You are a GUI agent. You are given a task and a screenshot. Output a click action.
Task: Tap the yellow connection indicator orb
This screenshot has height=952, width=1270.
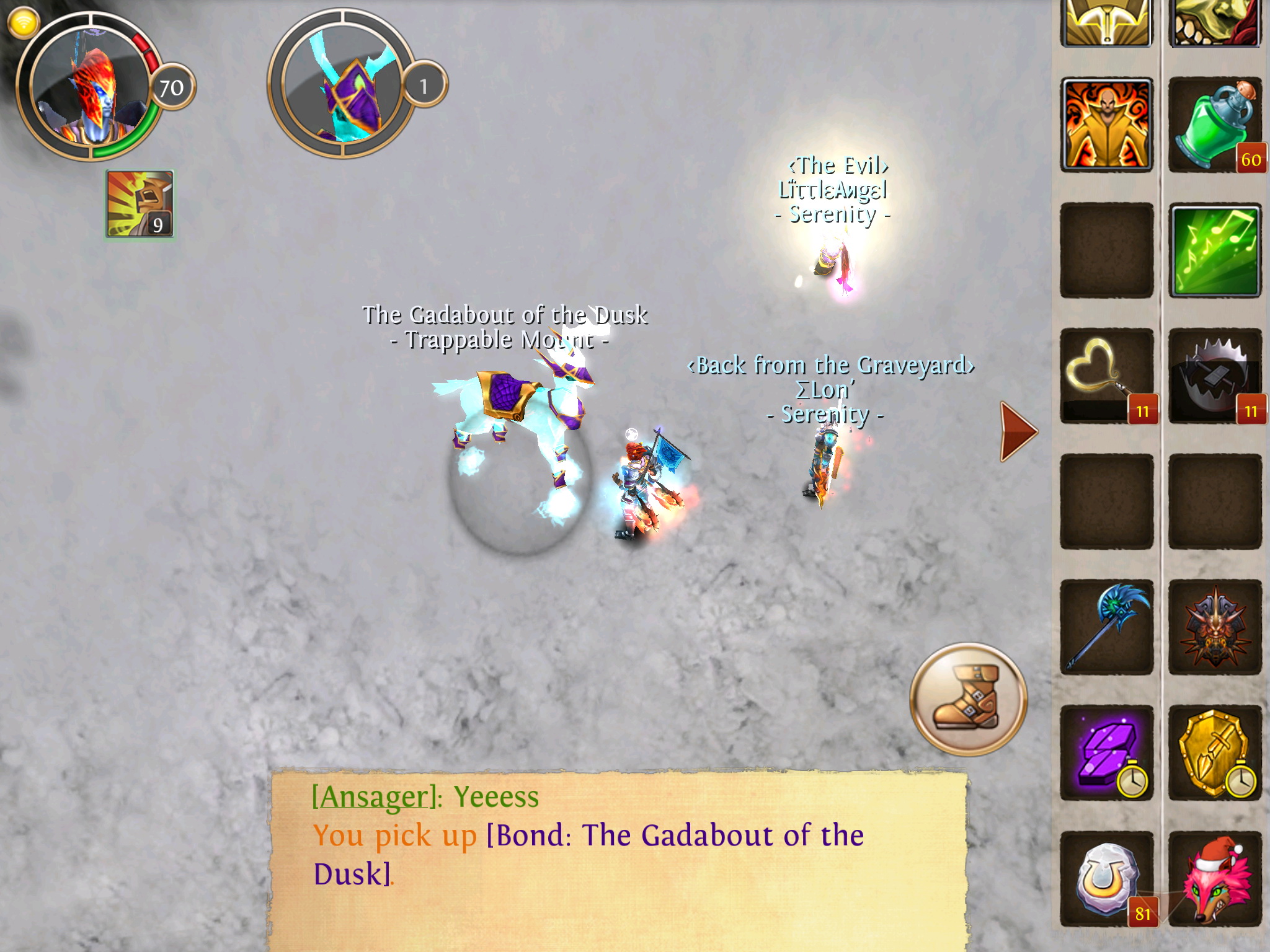[x=24, y=24]
